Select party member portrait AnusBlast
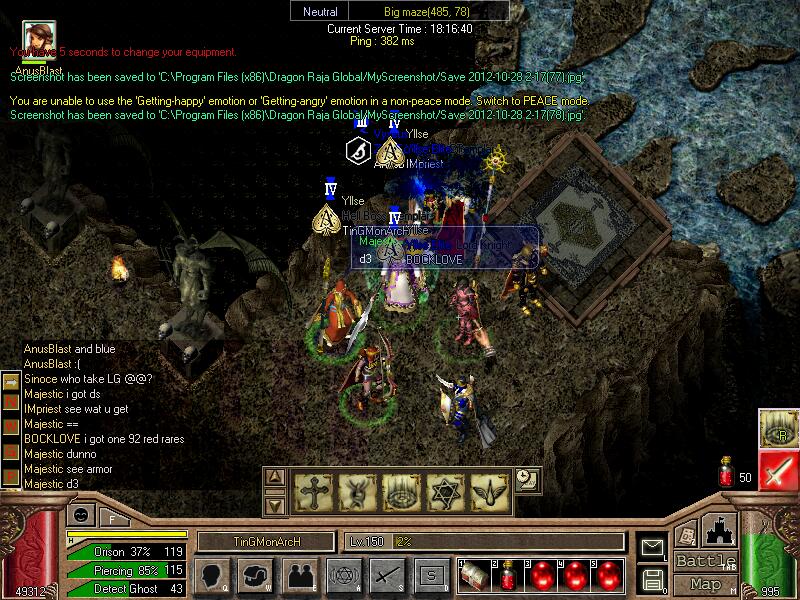Viewport: 800px width, 600px height. [x=37, y=36]
